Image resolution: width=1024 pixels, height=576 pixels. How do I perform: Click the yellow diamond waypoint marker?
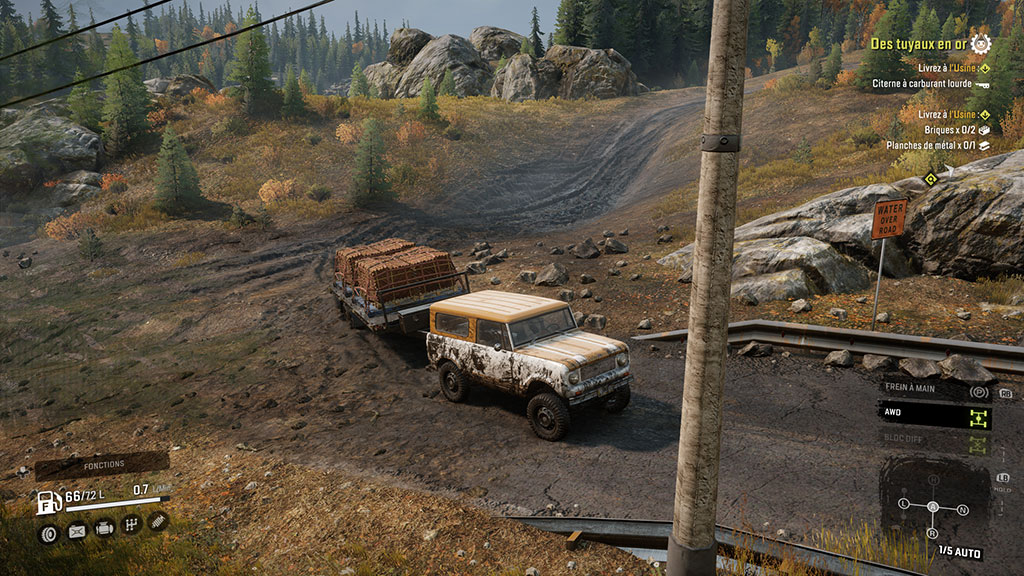click(x=930, y=180)
